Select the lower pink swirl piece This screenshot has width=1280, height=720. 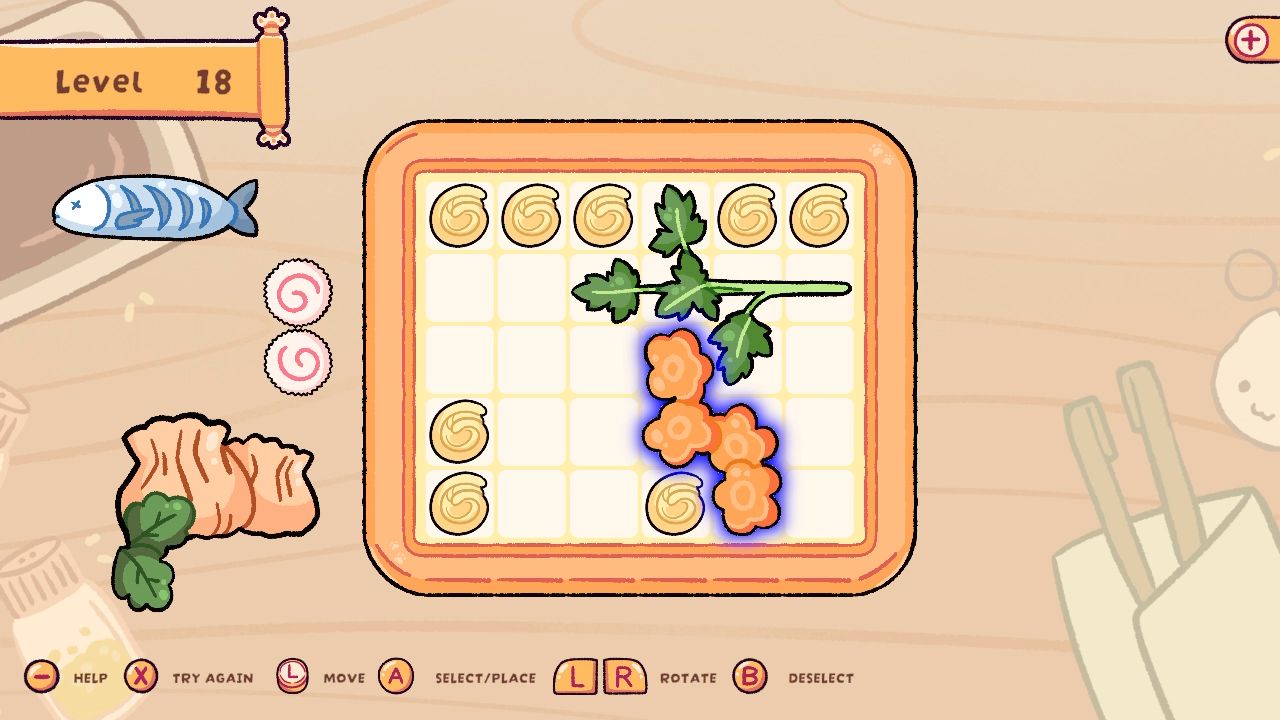point(297,363)
